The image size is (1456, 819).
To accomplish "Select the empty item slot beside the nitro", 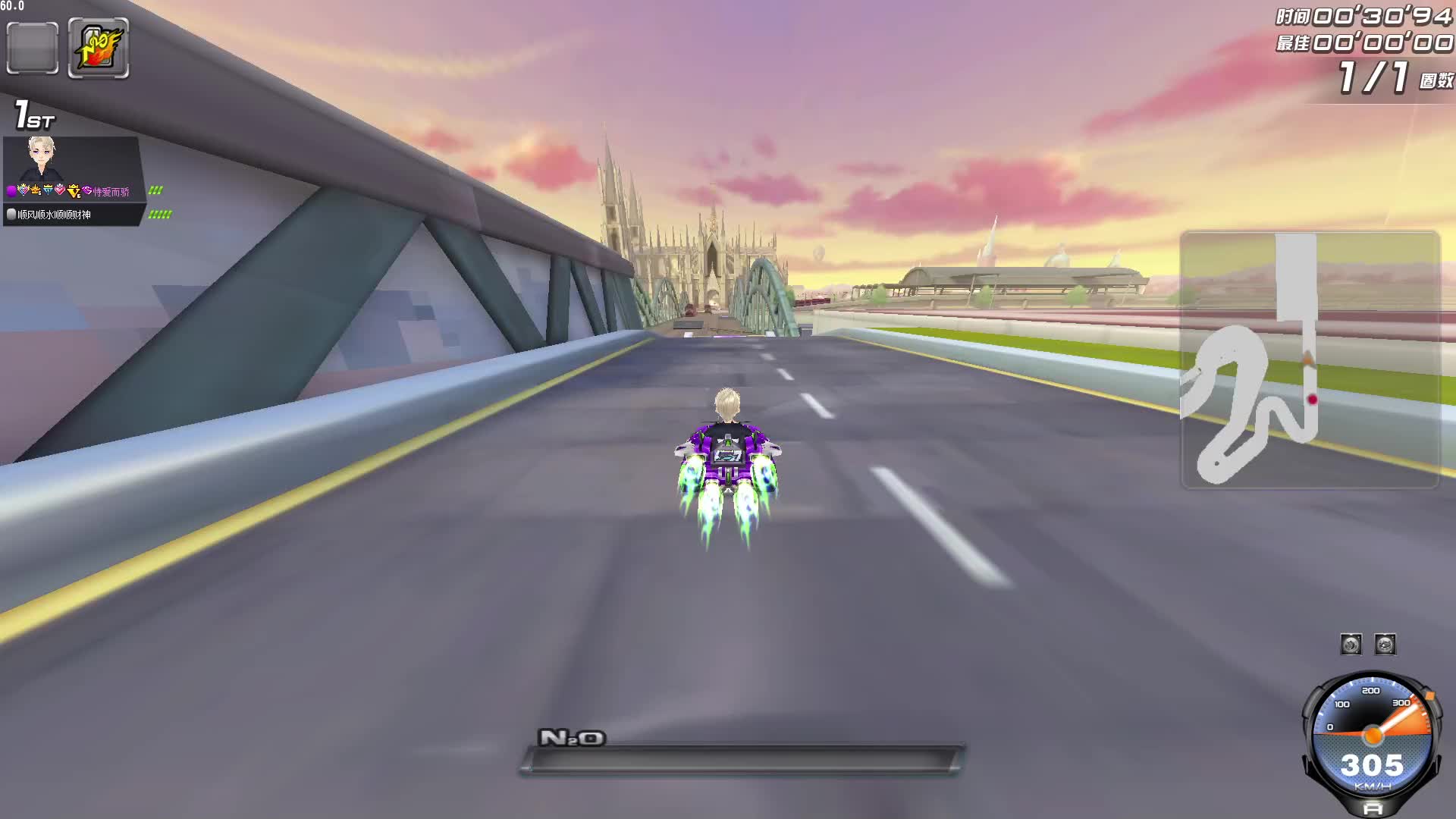I will (33, 49).
